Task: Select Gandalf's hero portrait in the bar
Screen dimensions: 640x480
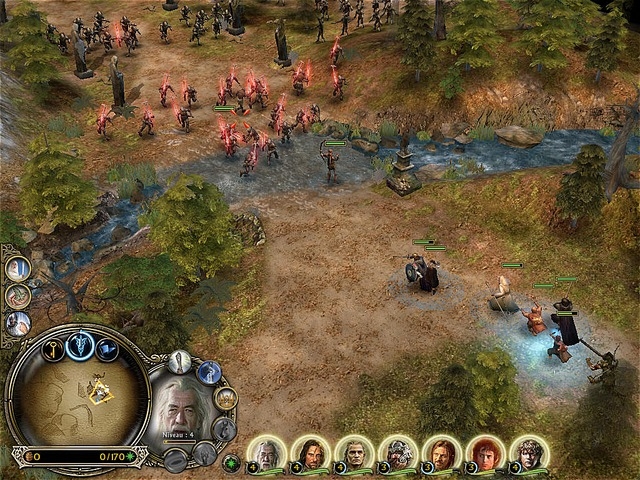Action: (x=266, y=454)
